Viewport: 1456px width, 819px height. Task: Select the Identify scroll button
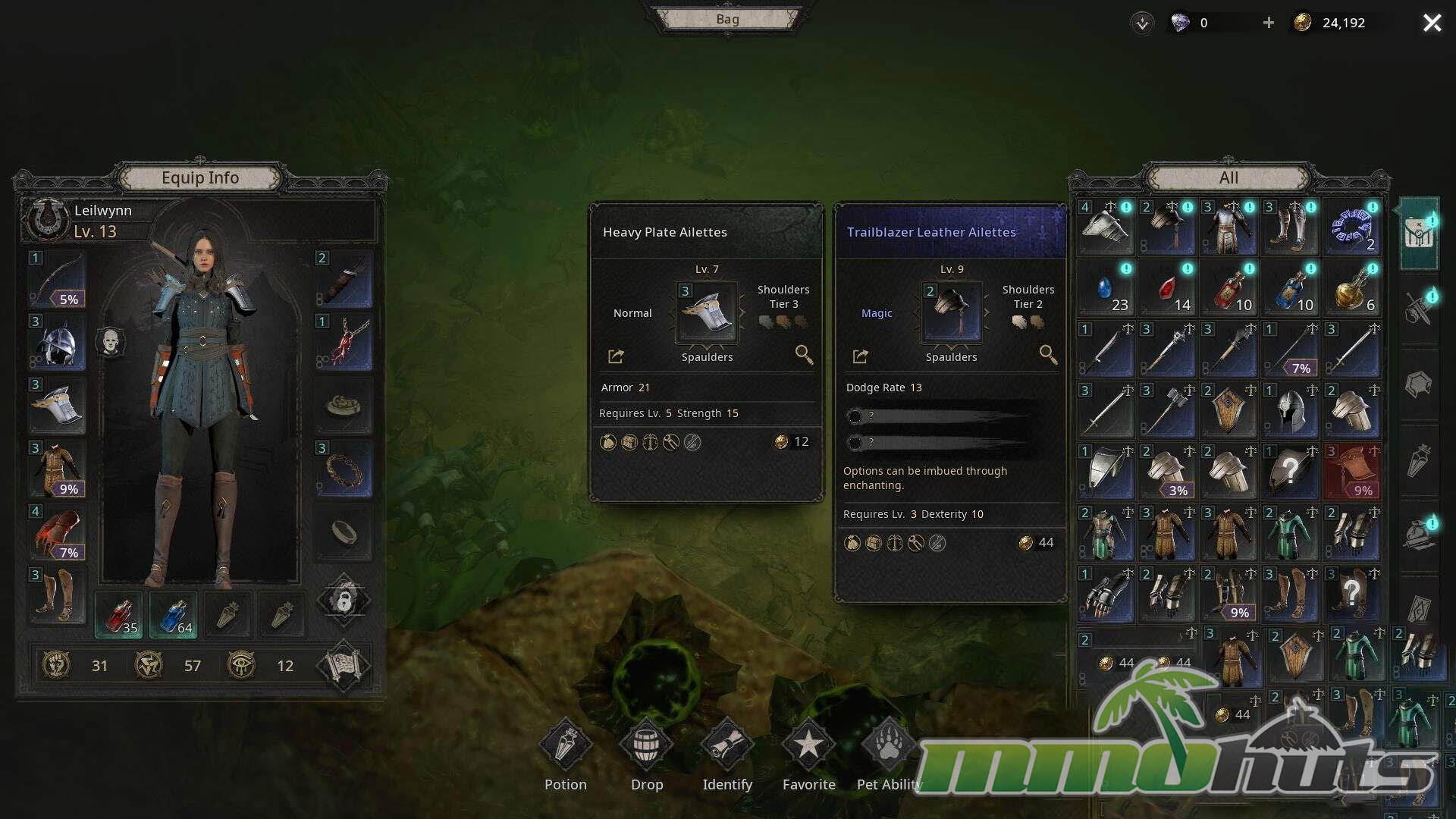[726, 745]
